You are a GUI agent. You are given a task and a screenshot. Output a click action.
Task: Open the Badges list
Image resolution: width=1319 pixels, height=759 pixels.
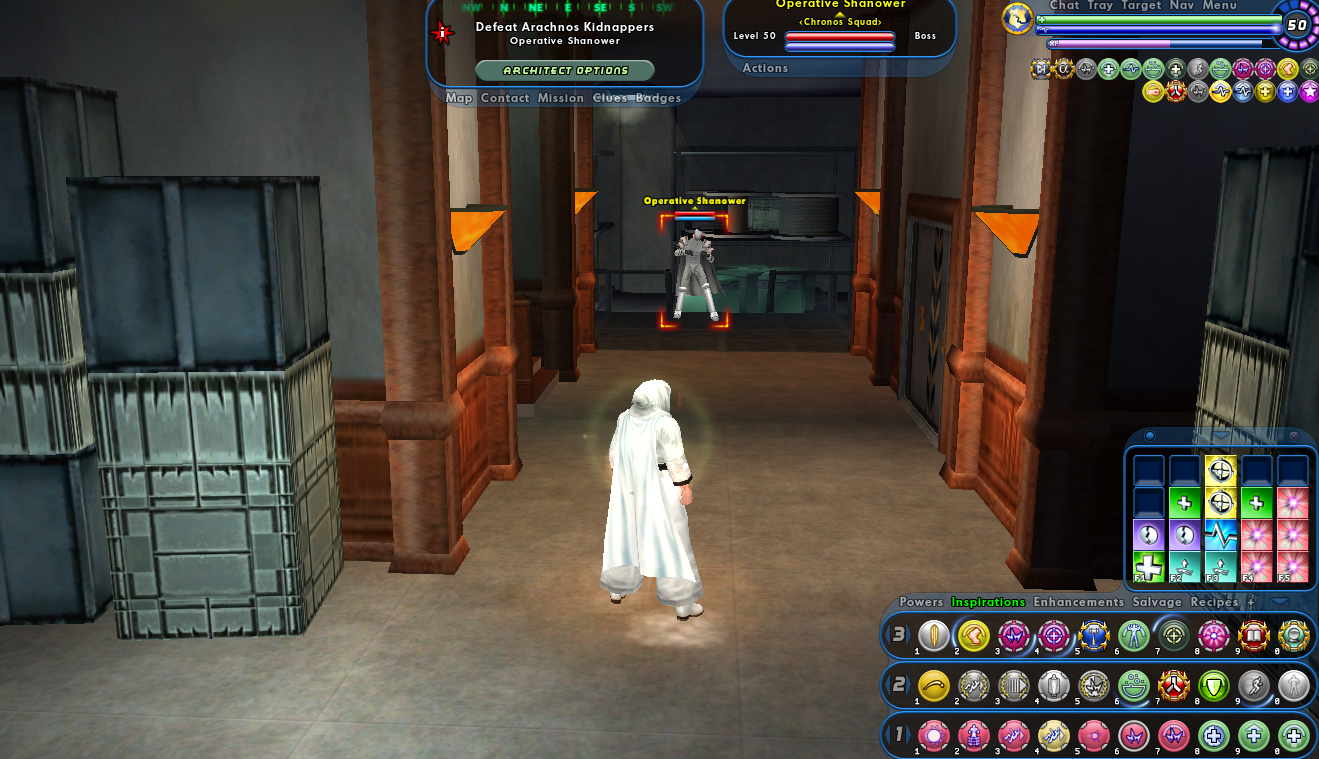(x=658, y=98)
